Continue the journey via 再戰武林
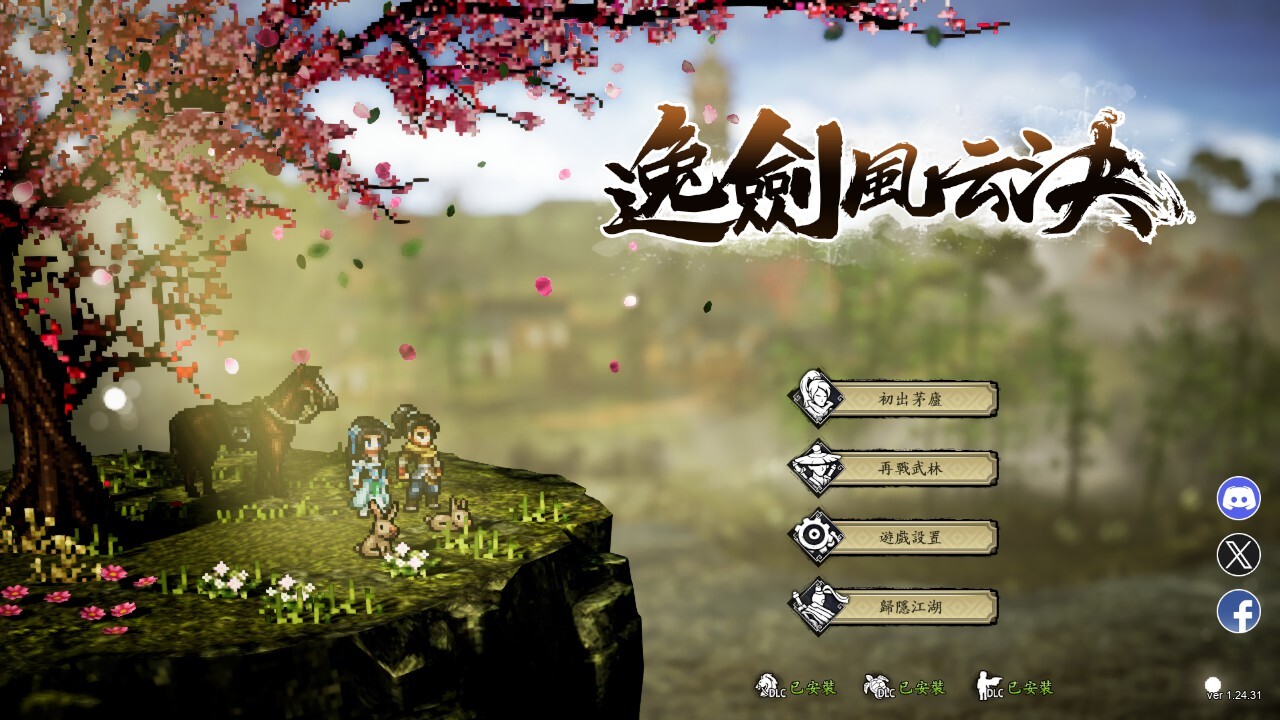This screenshot has width=1280, height=720. [x=909, y=468]
